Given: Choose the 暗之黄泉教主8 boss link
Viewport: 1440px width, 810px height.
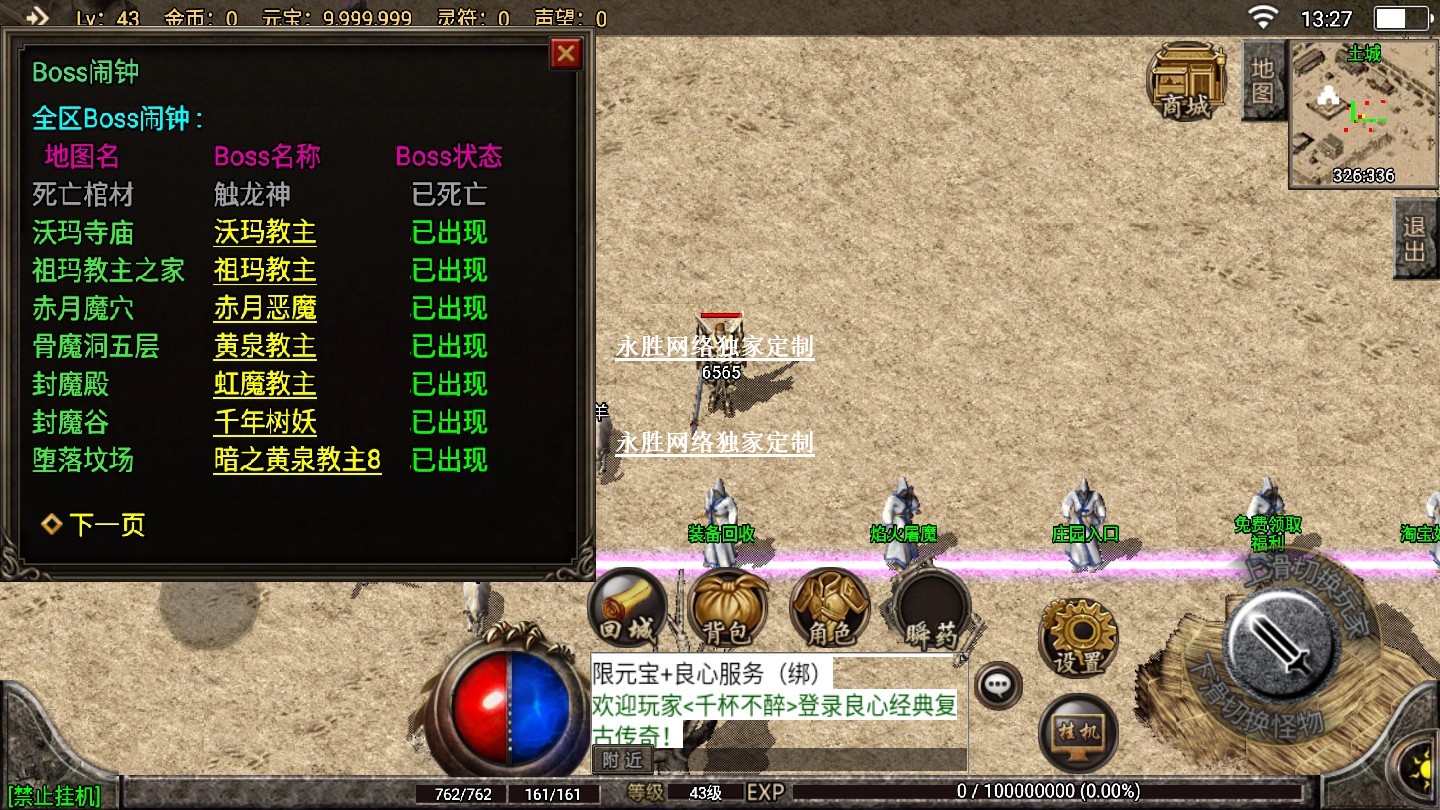Looking at the screenshot, I should pyautogui.click(x=297, y=461).
